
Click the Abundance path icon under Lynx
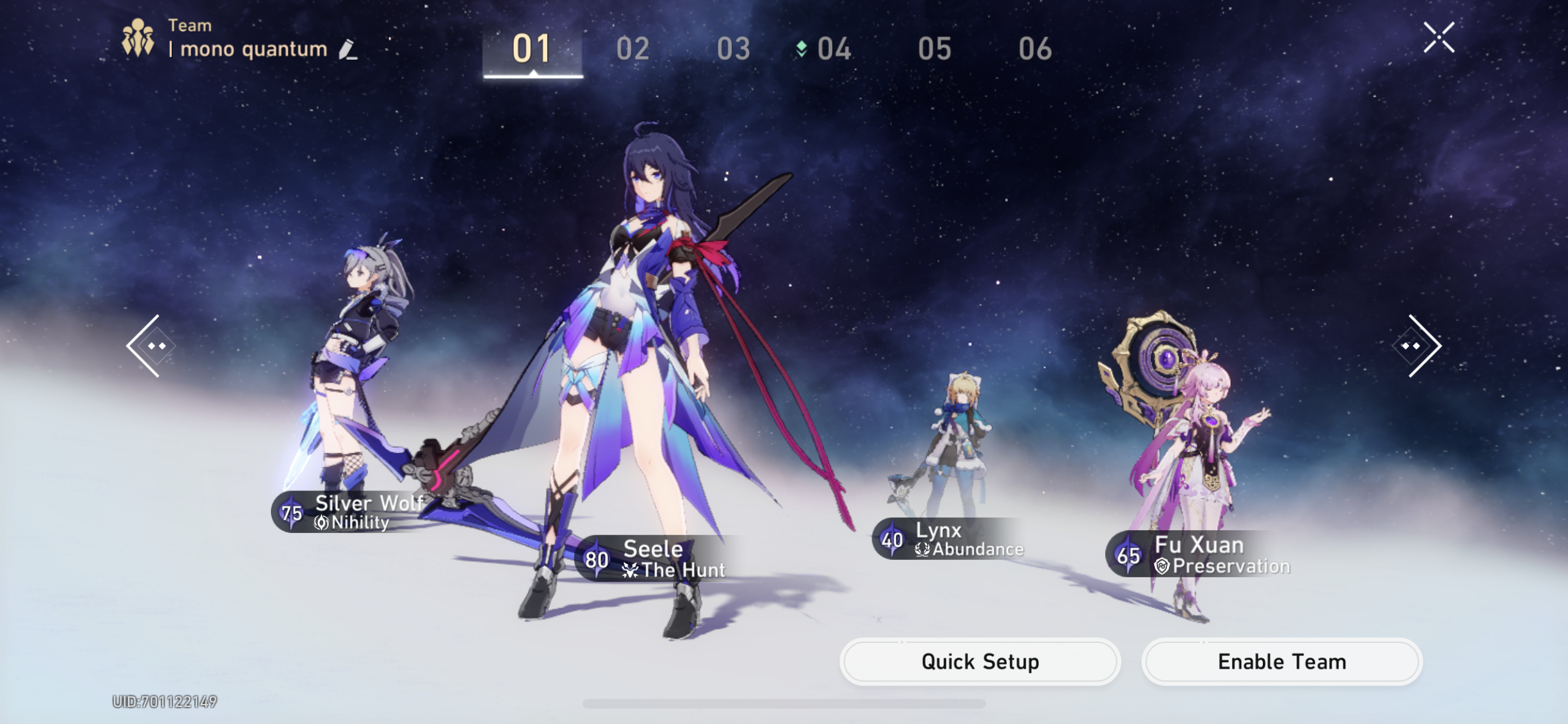[x=923, y=548]
